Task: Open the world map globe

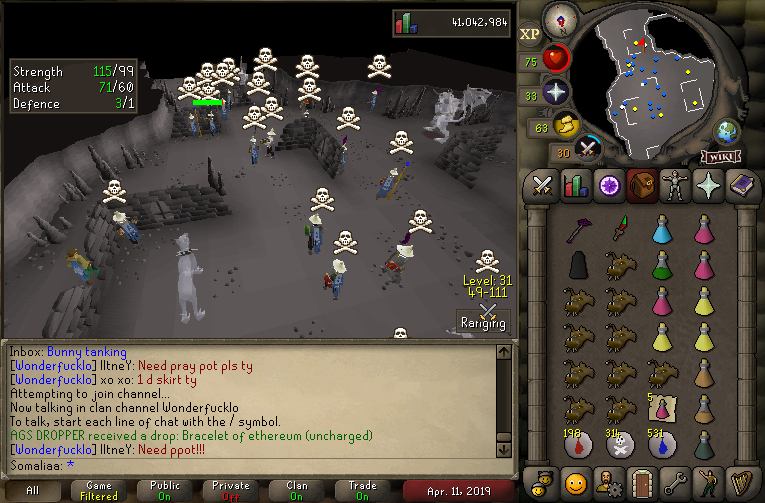Action: click(725, 132)
